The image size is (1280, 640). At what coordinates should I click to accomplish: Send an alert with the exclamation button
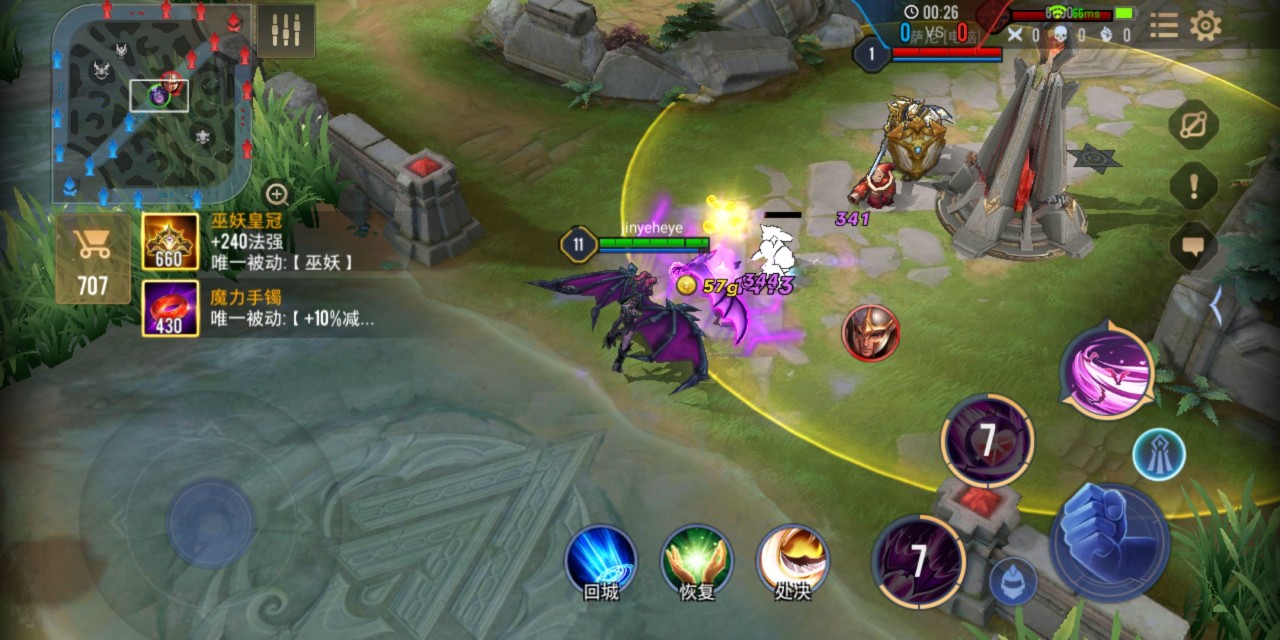point(1194,185)
